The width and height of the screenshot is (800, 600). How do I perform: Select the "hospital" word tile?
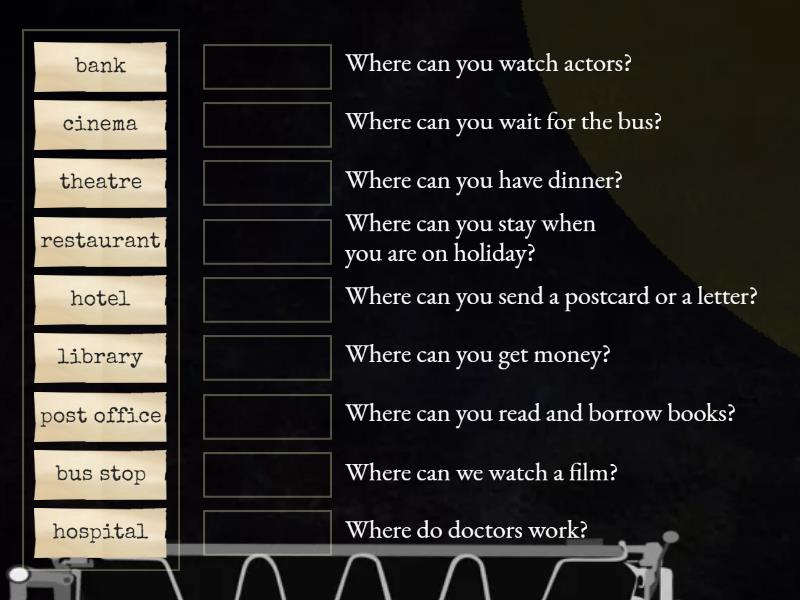(x=100, y=532)
